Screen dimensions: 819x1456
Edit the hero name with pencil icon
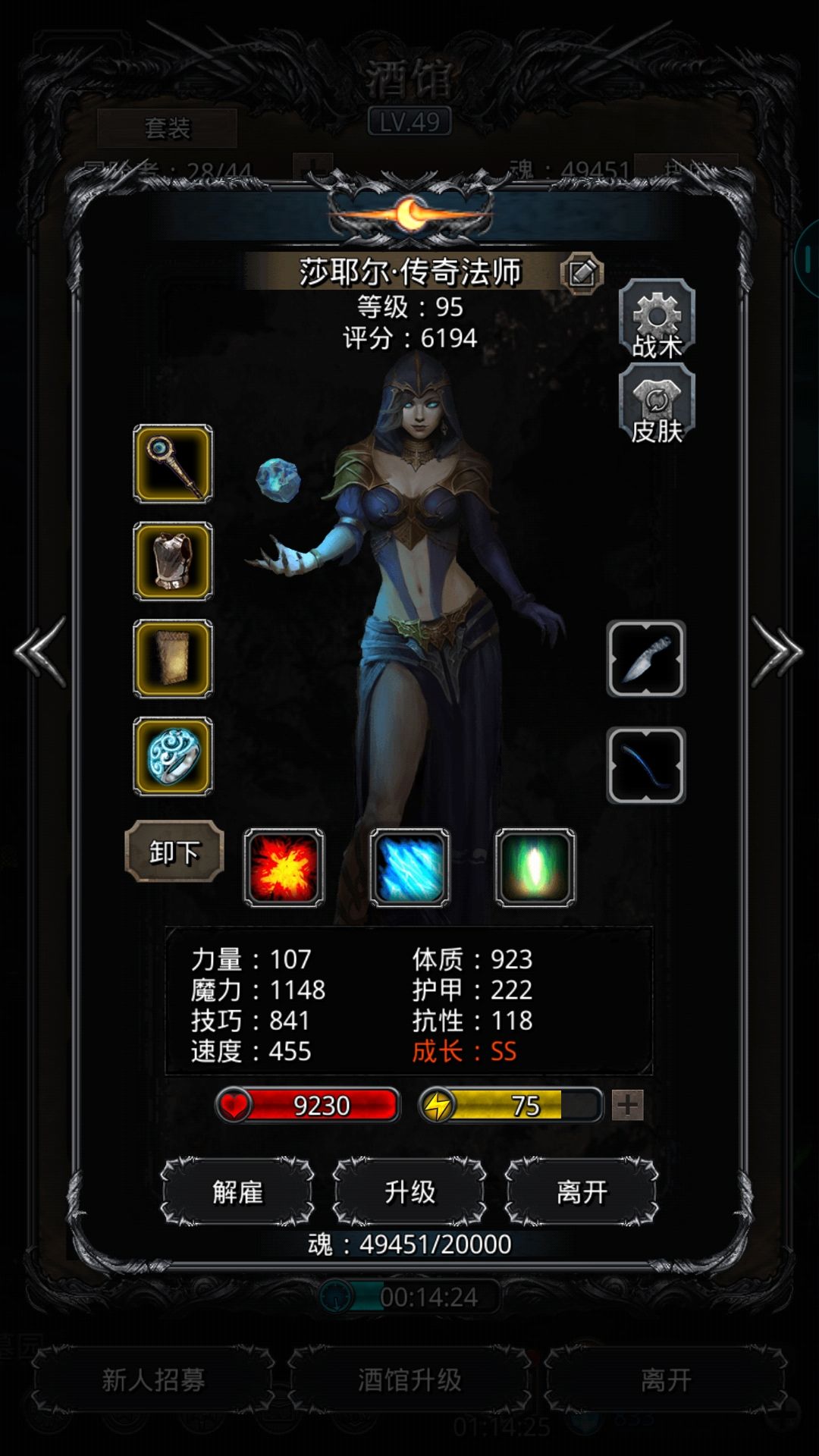(582, 272)
